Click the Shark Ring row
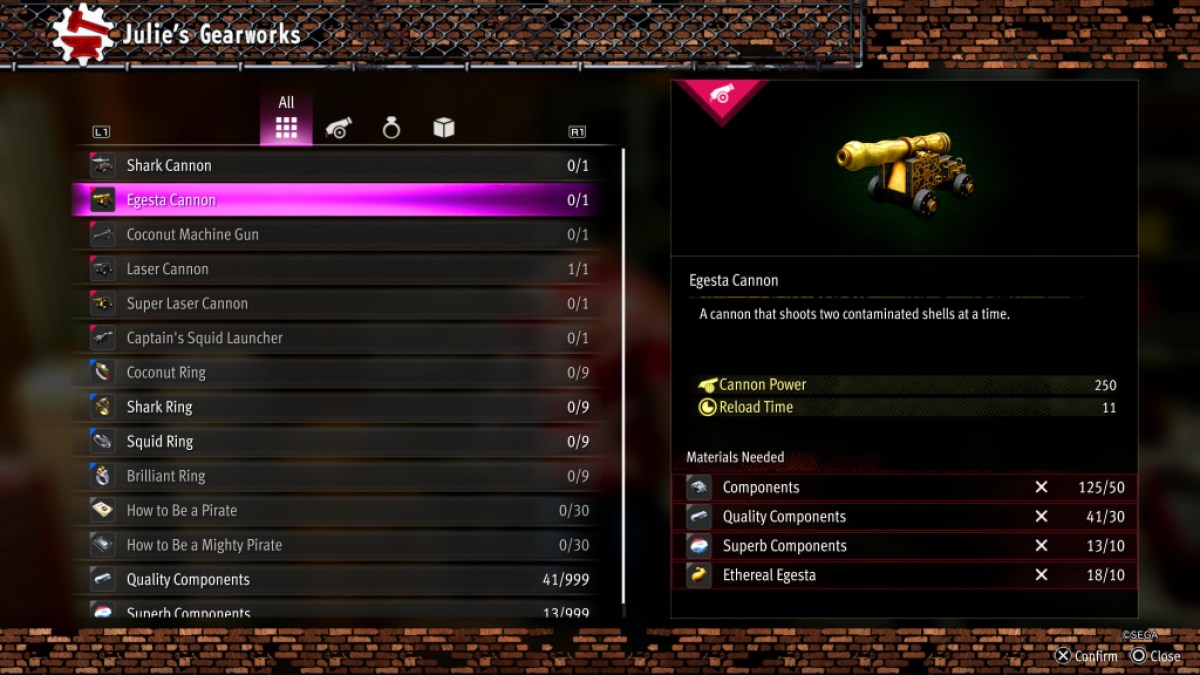The height and width of the screenshot is (675, 1200). pyautogui.click(x=340, y=407)
